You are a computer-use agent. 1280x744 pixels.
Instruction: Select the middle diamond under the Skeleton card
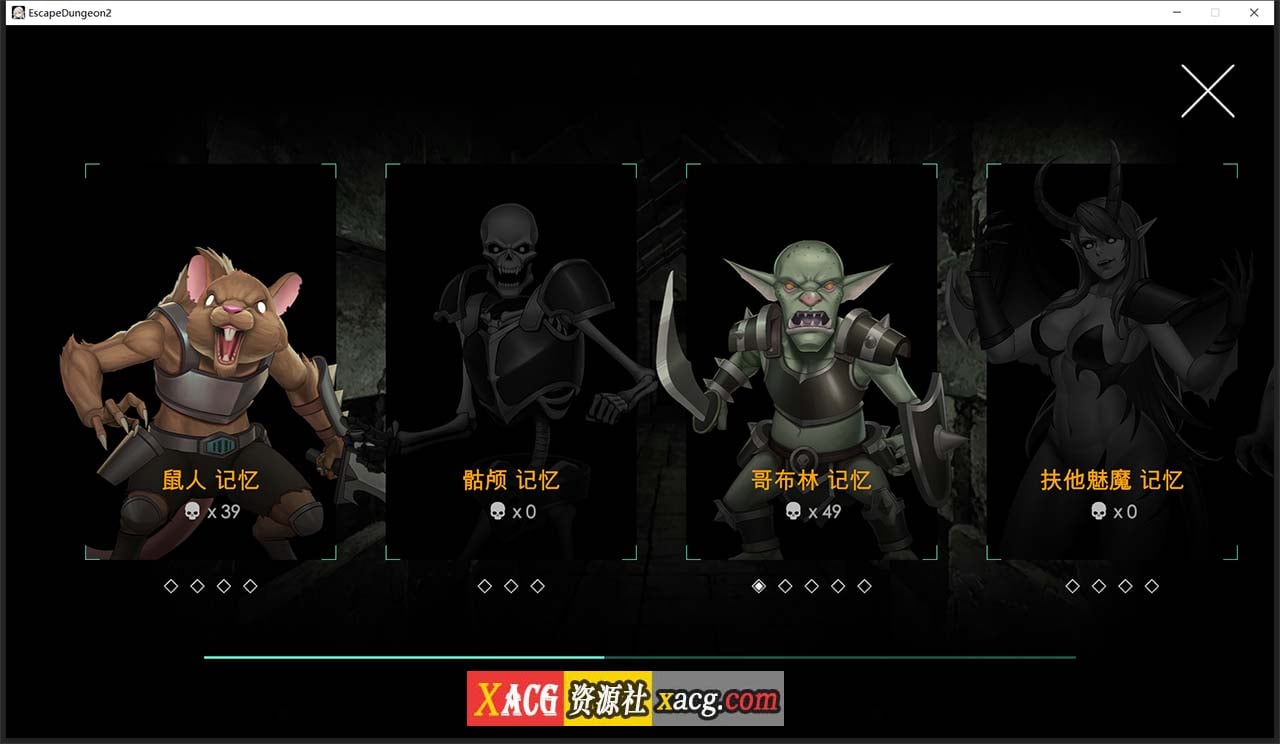(x=510, y=586)
